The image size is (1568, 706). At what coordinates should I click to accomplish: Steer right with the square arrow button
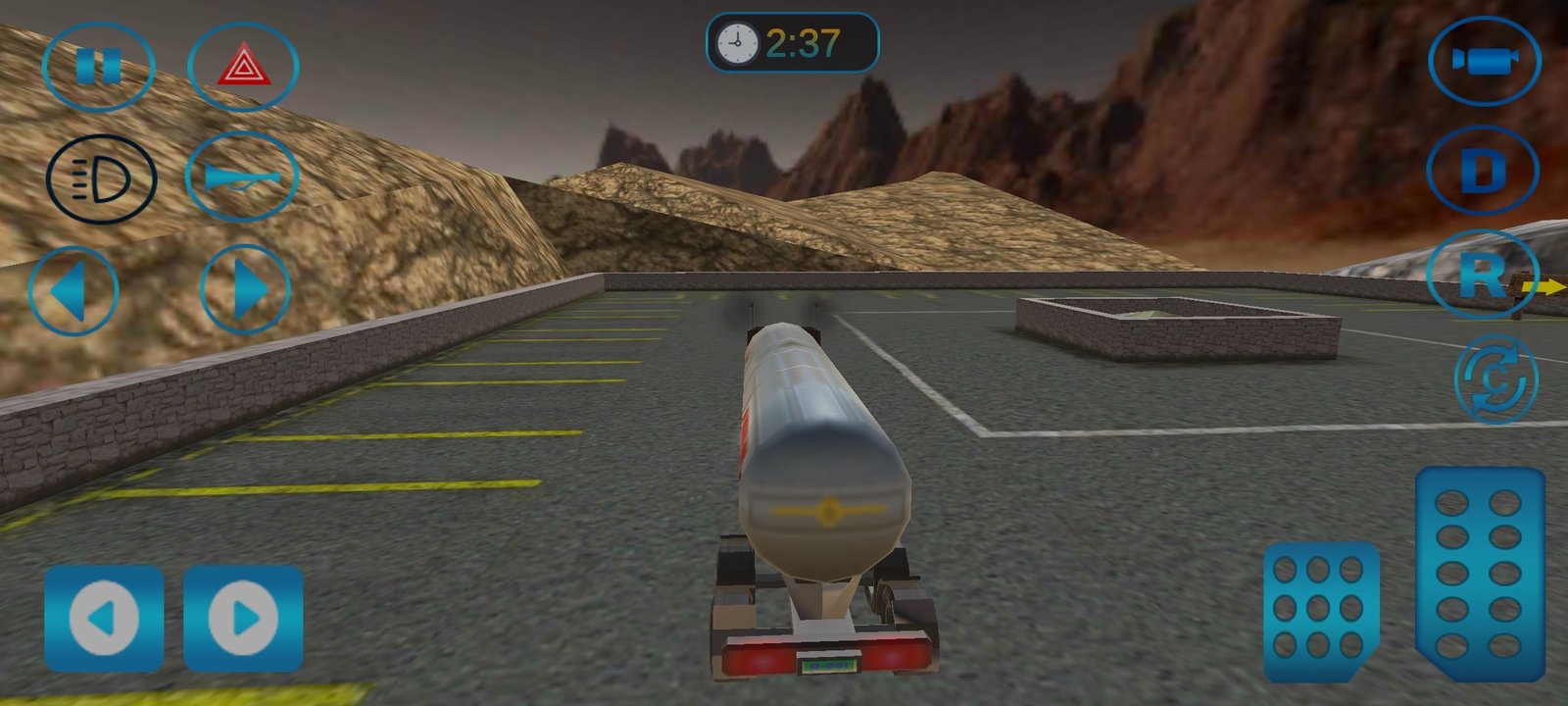tap(243, 618)
